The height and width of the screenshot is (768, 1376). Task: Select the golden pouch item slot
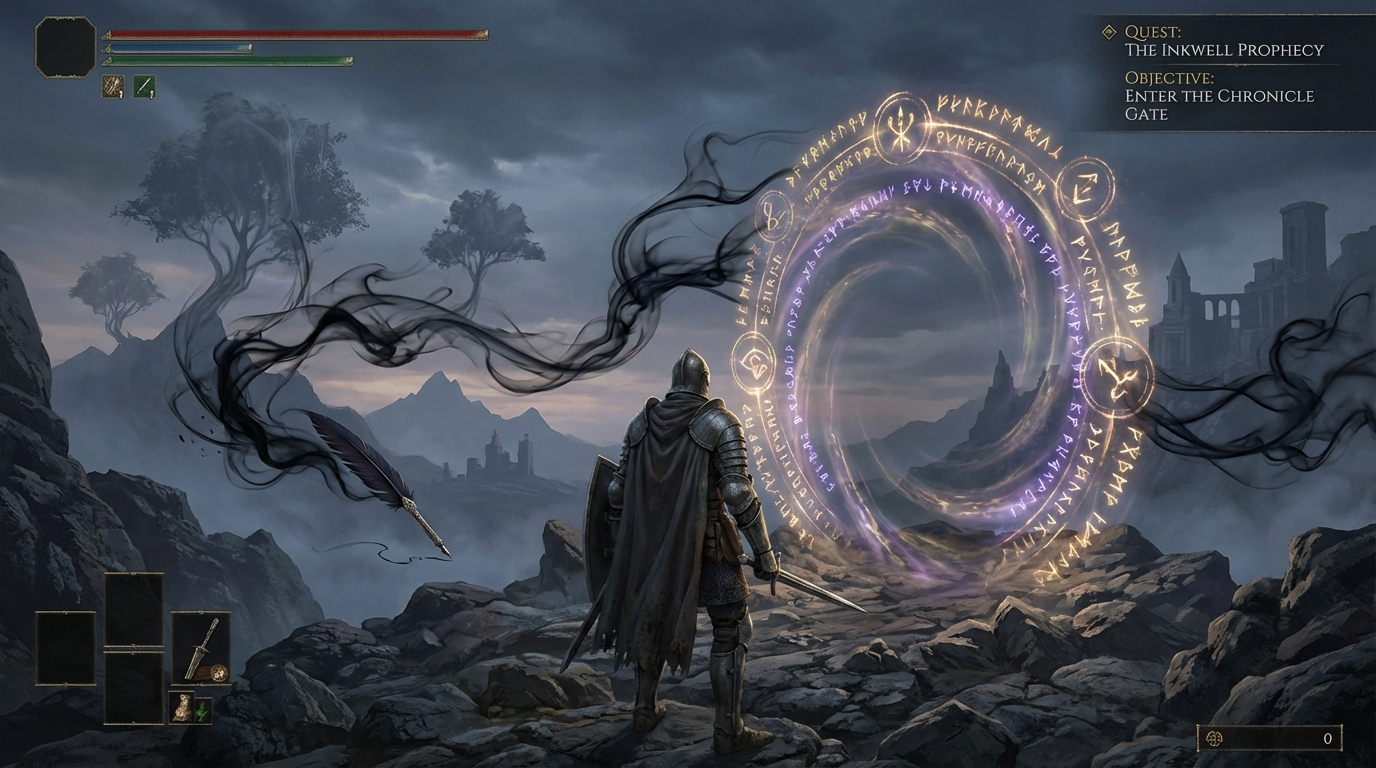181,708
